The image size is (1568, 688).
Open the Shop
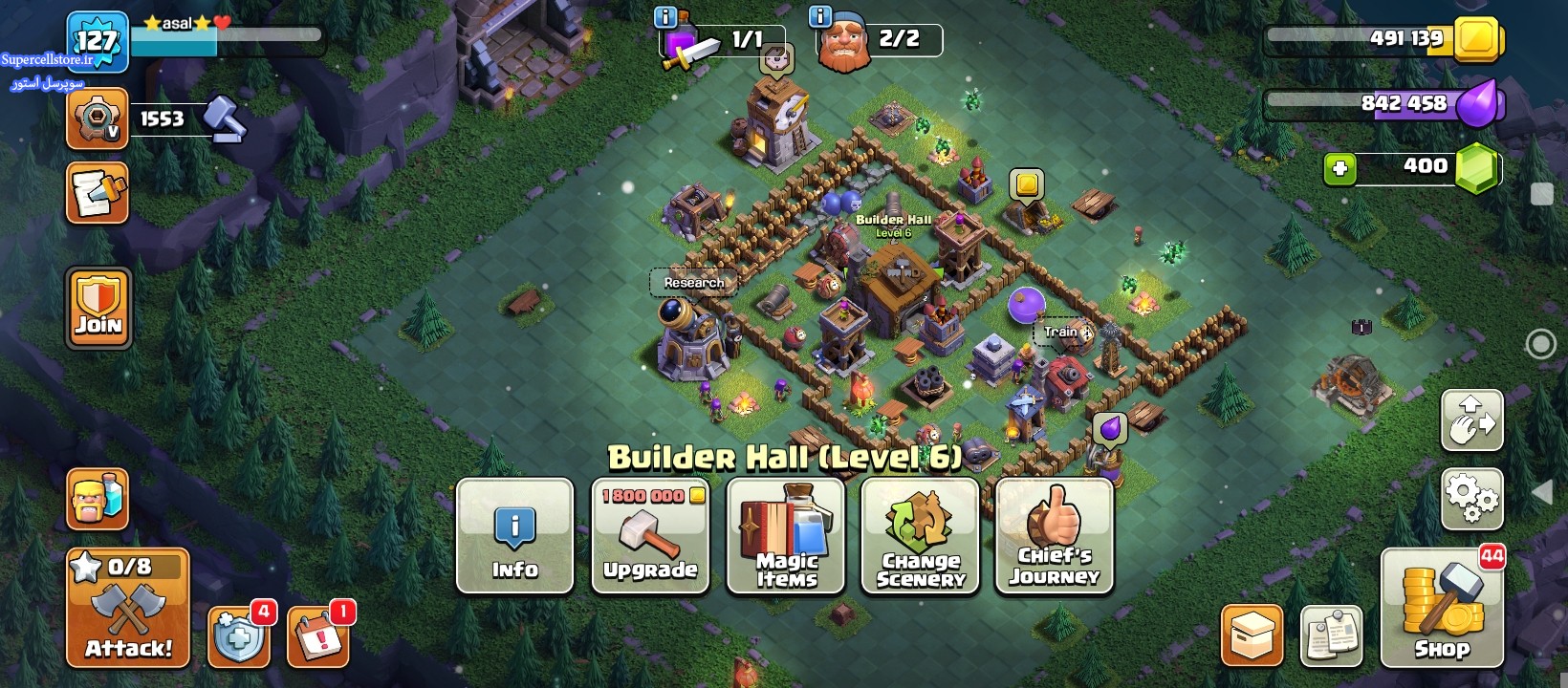tap(1442, 608)
